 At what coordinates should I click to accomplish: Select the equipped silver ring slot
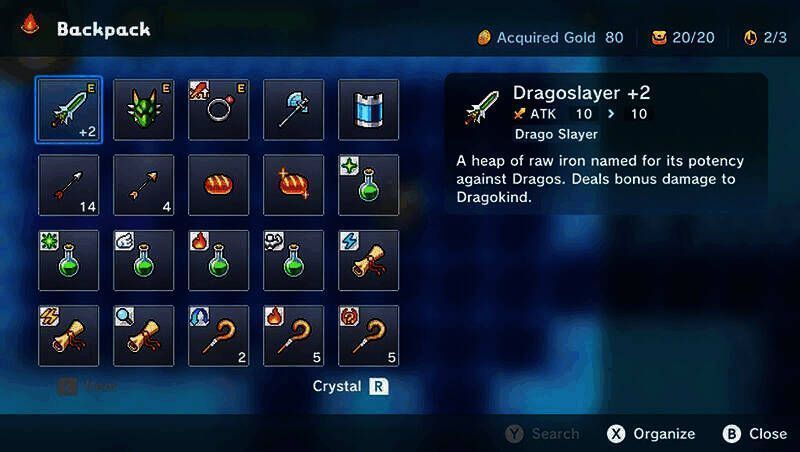218,110
